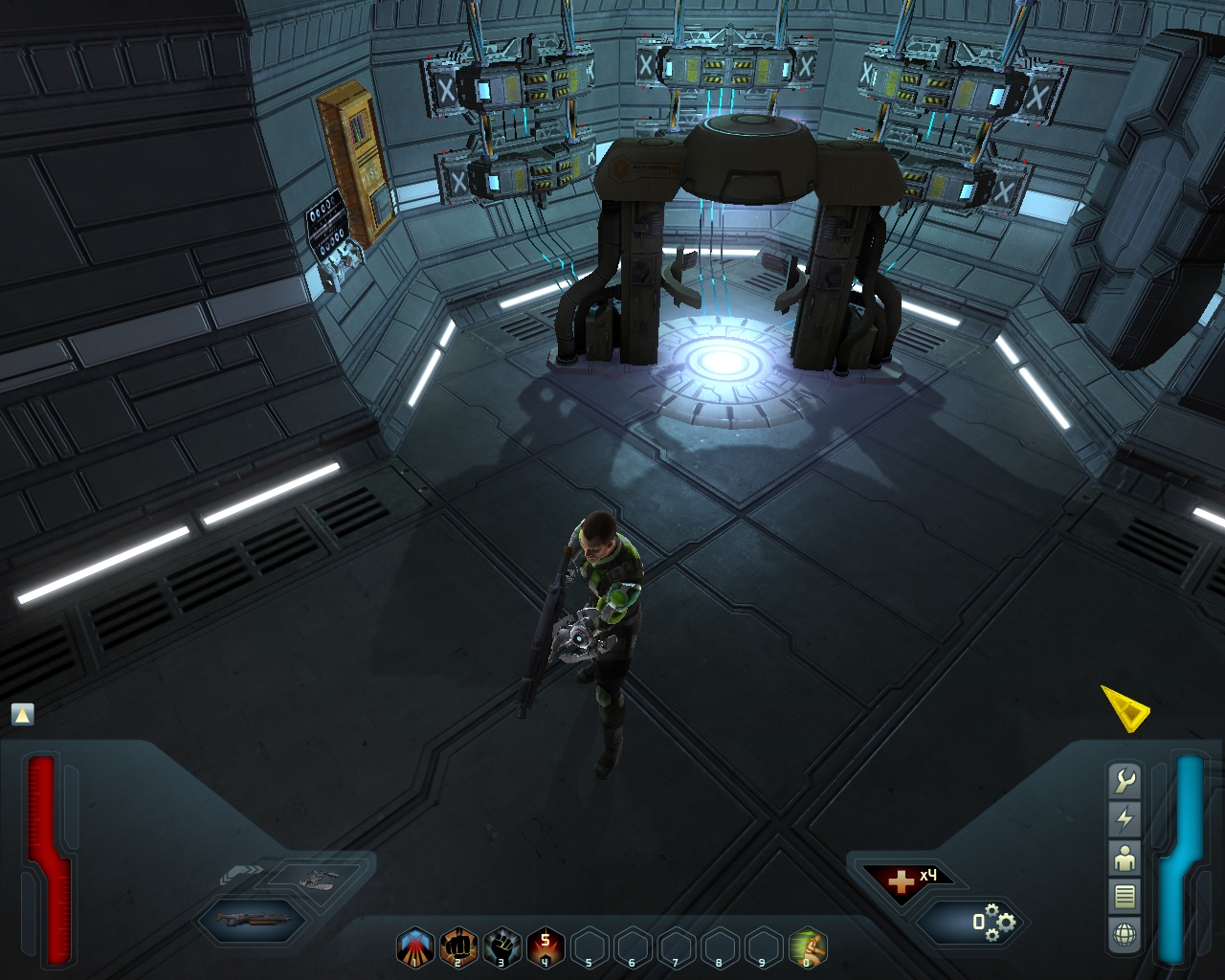Open the lightning bolt panel
Viewport: 1225px width, 980px height.
click(x=1125, y=819)
